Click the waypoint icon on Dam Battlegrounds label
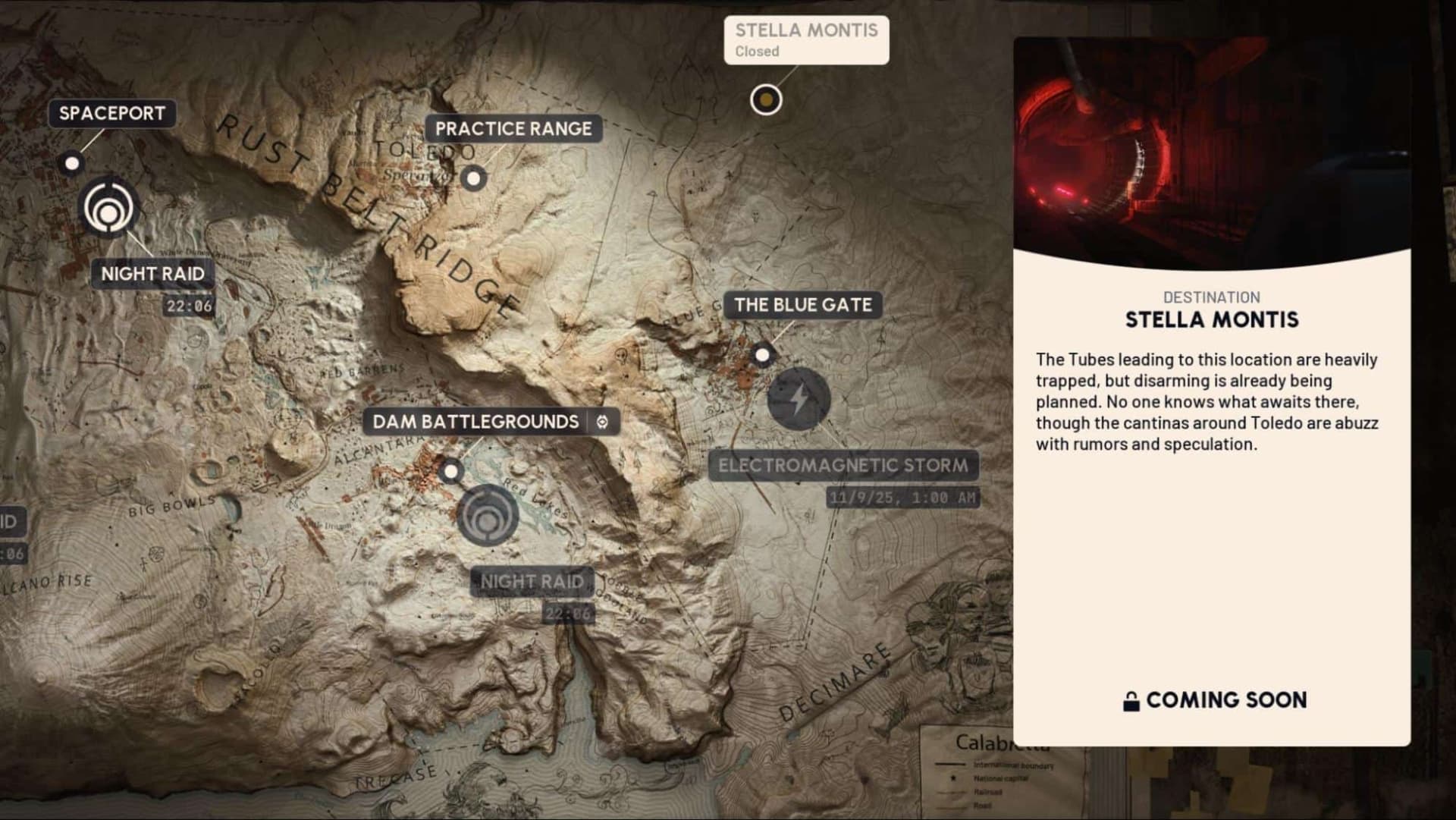The image size is (1456, 820). point(601,423)
